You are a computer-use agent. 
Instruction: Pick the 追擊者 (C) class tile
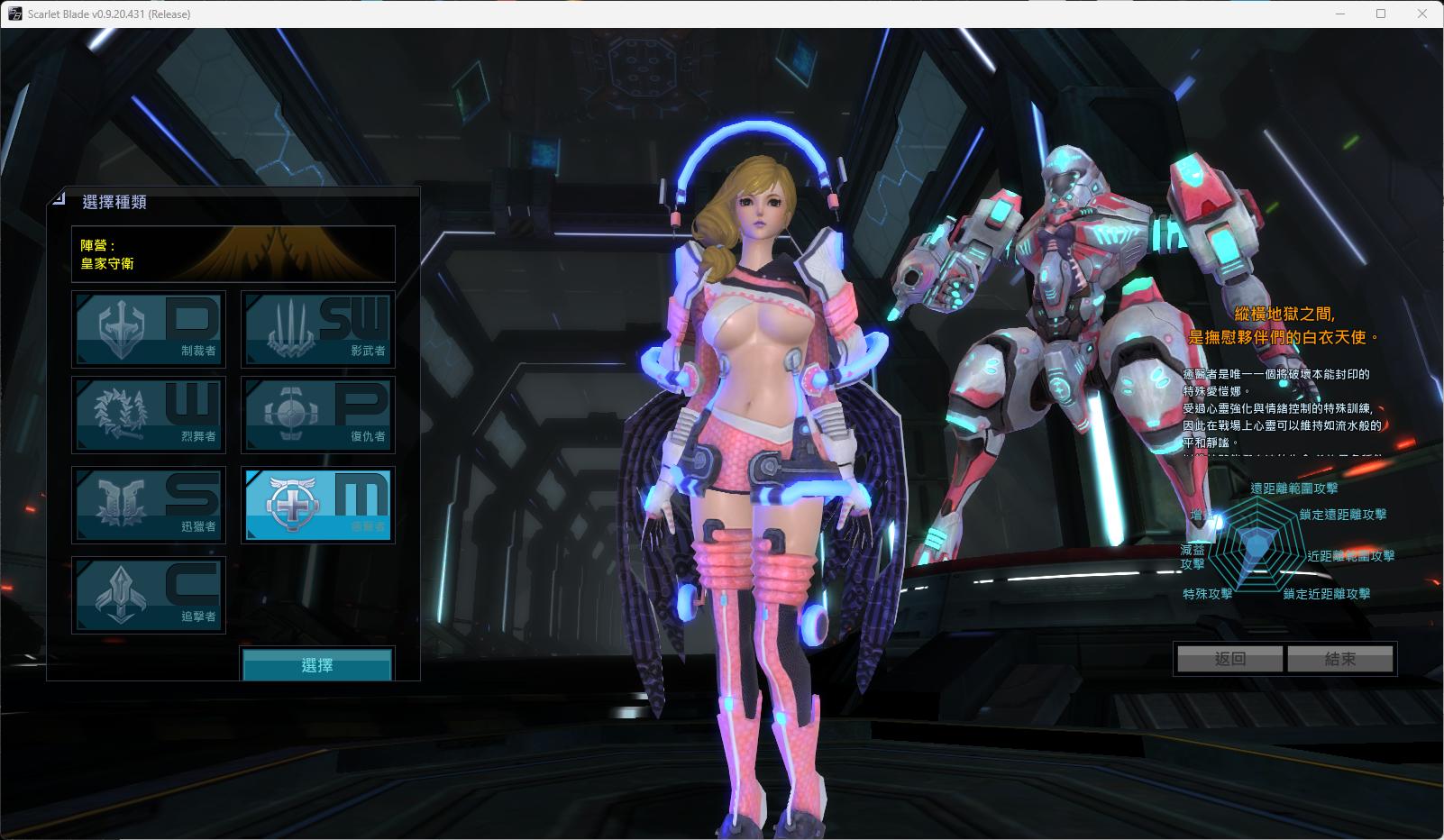click(149, 595)
